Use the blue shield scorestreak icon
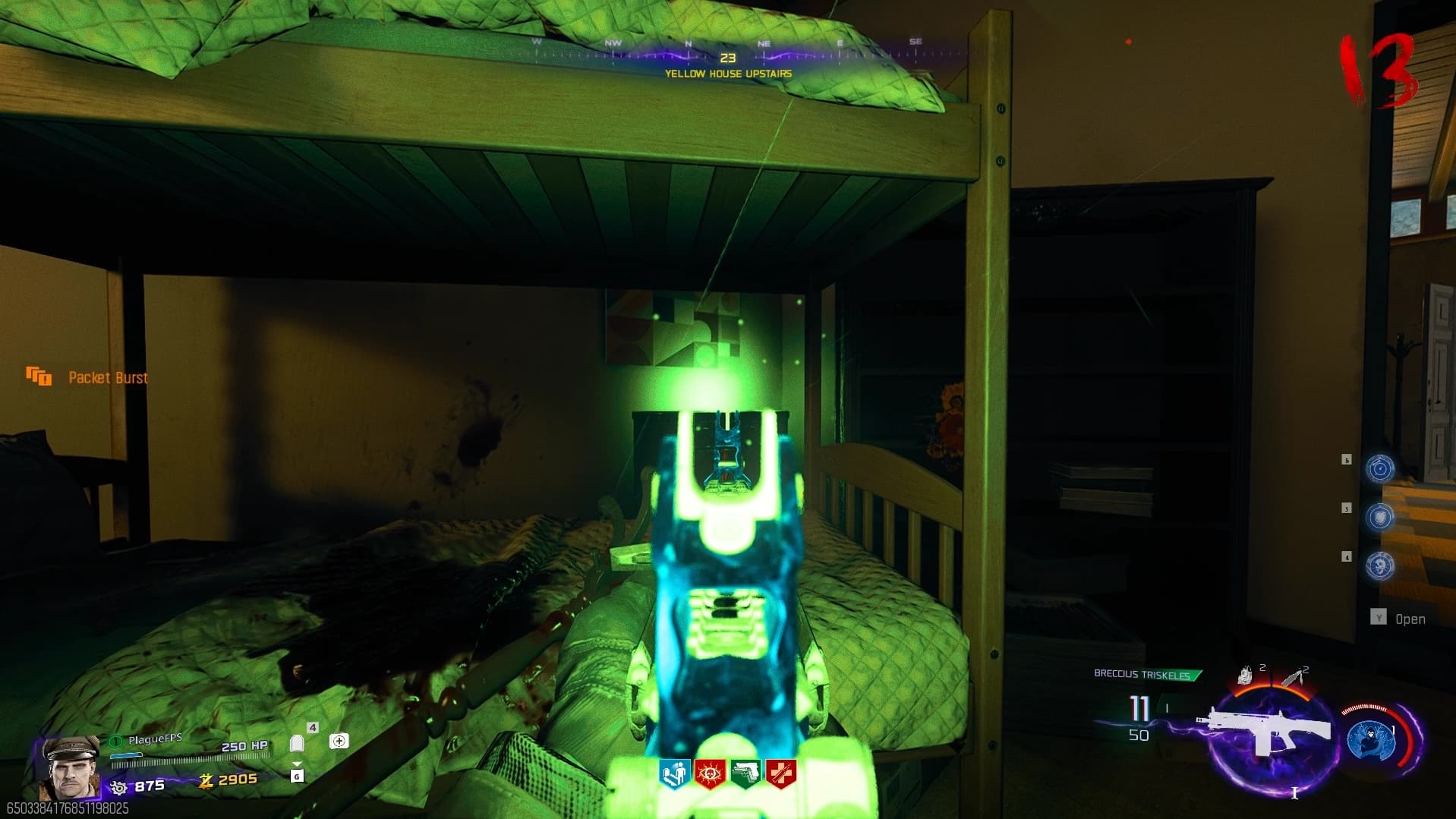1456x819 pixels. (1379, 517)
